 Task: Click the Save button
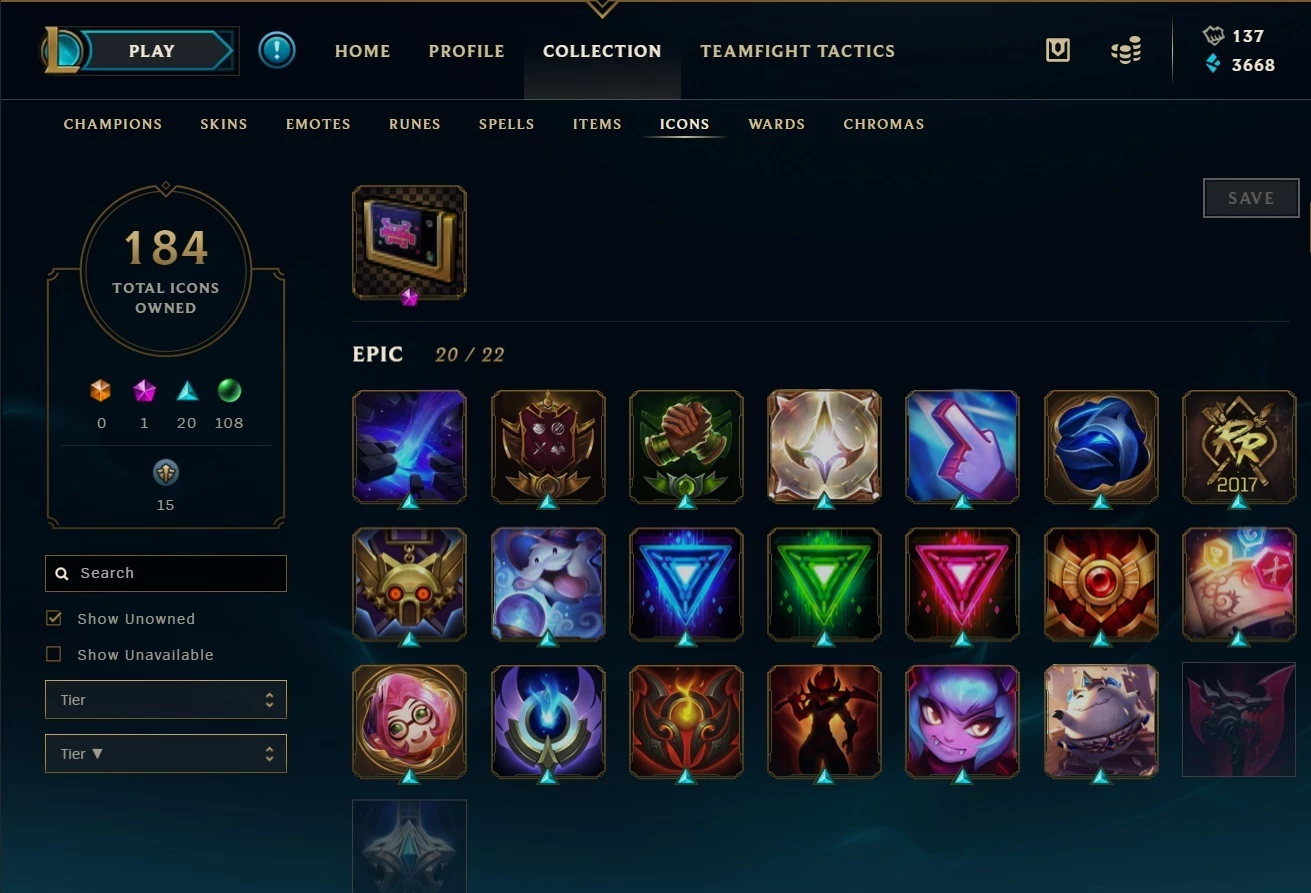point(1250,198)
